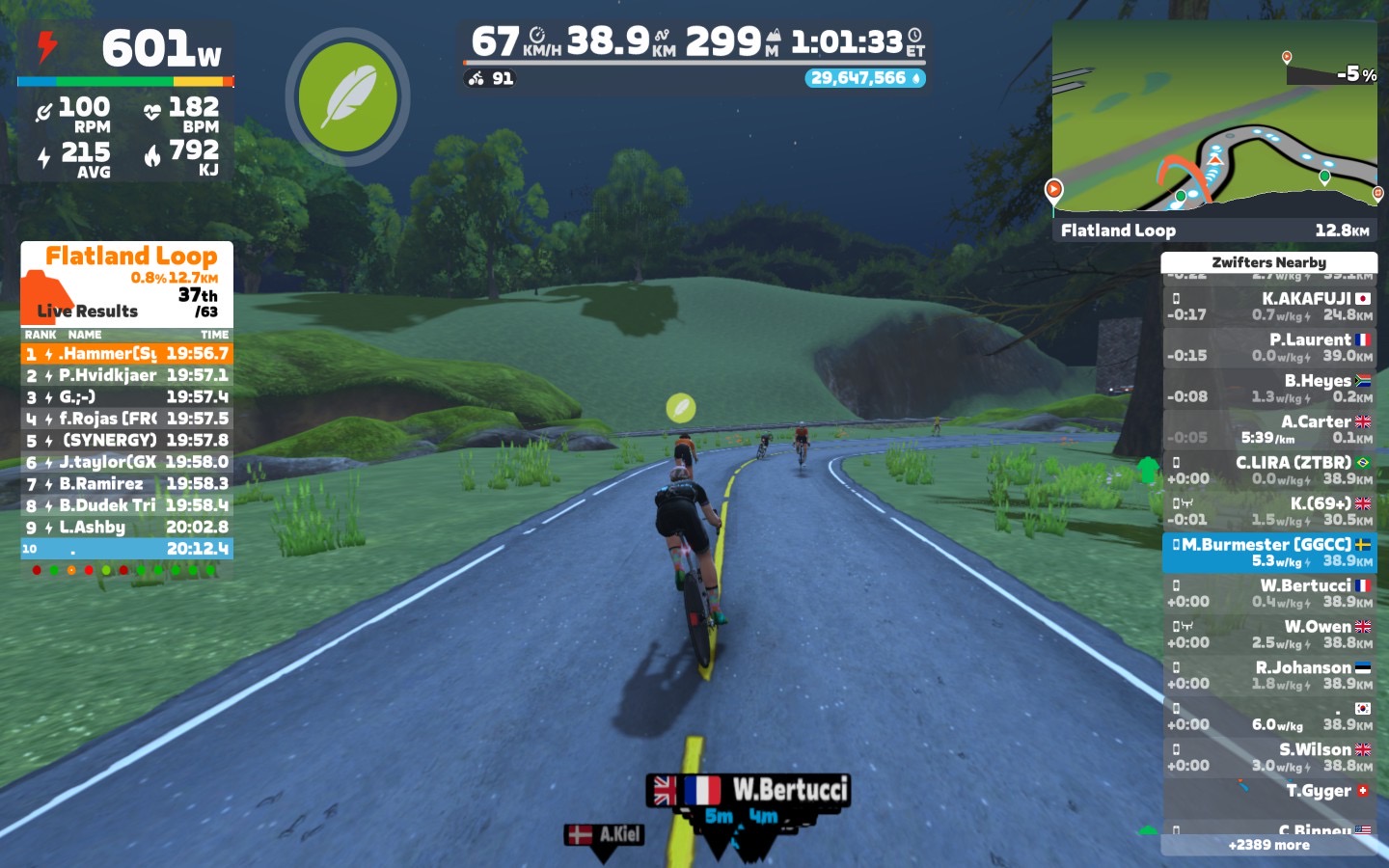The height and width of the screenshot is (868, 1389).
Task: Select L.Ashby's ninth-place result row
Action: (126, 528)
